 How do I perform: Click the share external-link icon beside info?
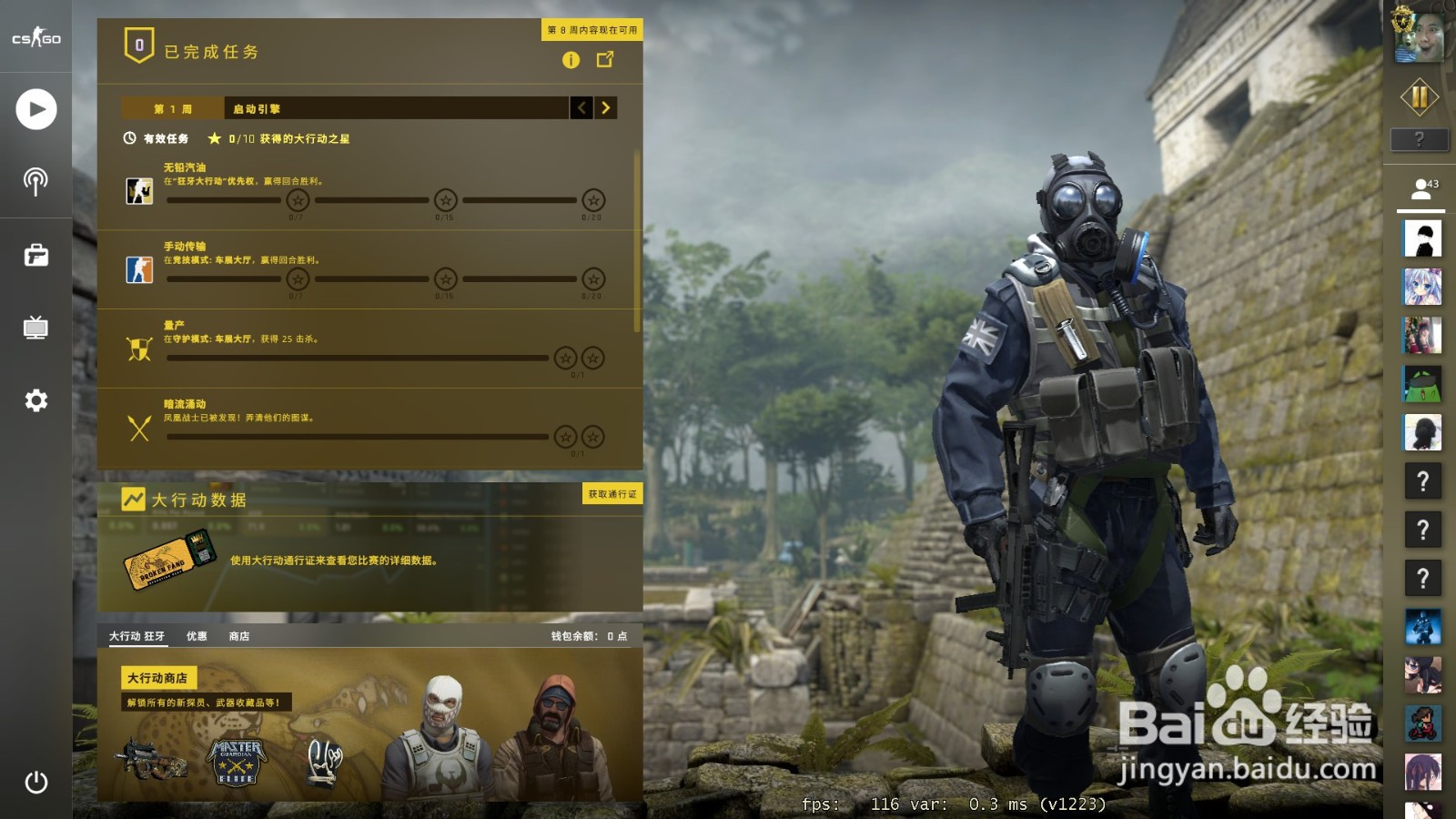tap(604, 61)
